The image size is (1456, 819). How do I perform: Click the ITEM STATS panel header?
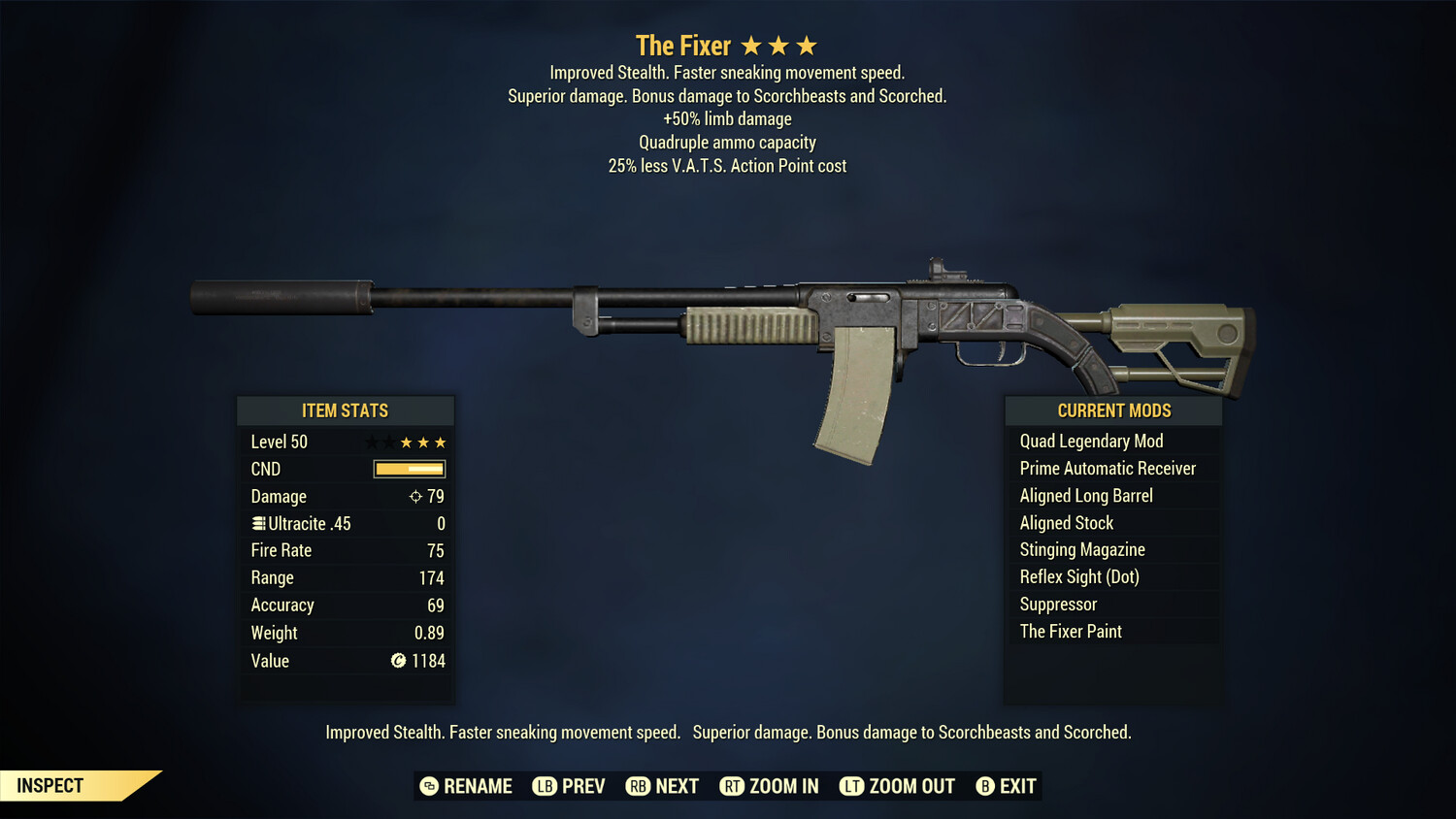click(346, 409)
